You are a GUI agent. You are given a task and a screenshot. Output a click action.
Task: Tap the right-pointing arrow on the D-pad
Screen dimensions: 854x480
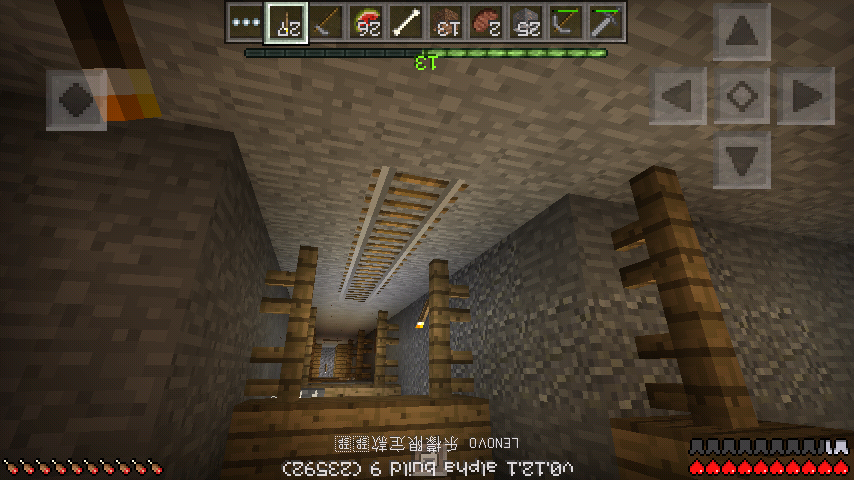pyautogui.click(x=804, y=96)
